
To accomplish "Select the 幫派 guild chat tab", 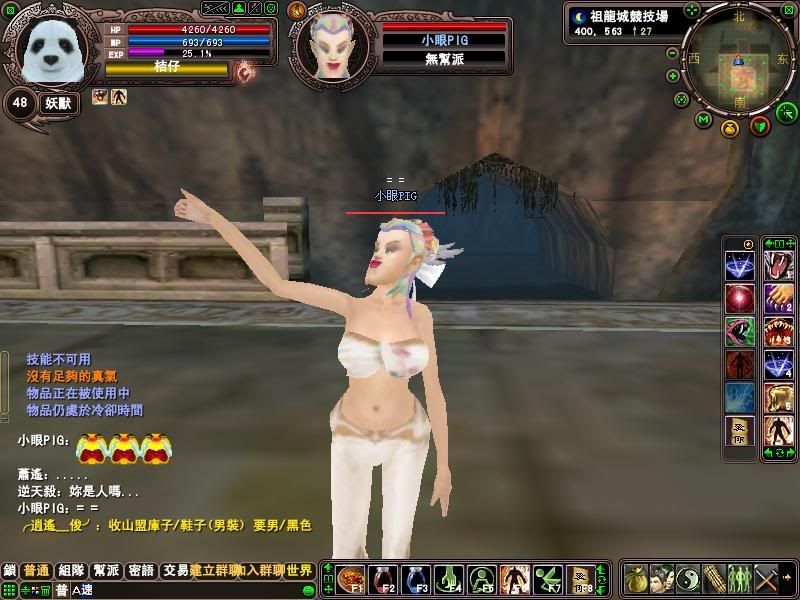I will 106,571.
